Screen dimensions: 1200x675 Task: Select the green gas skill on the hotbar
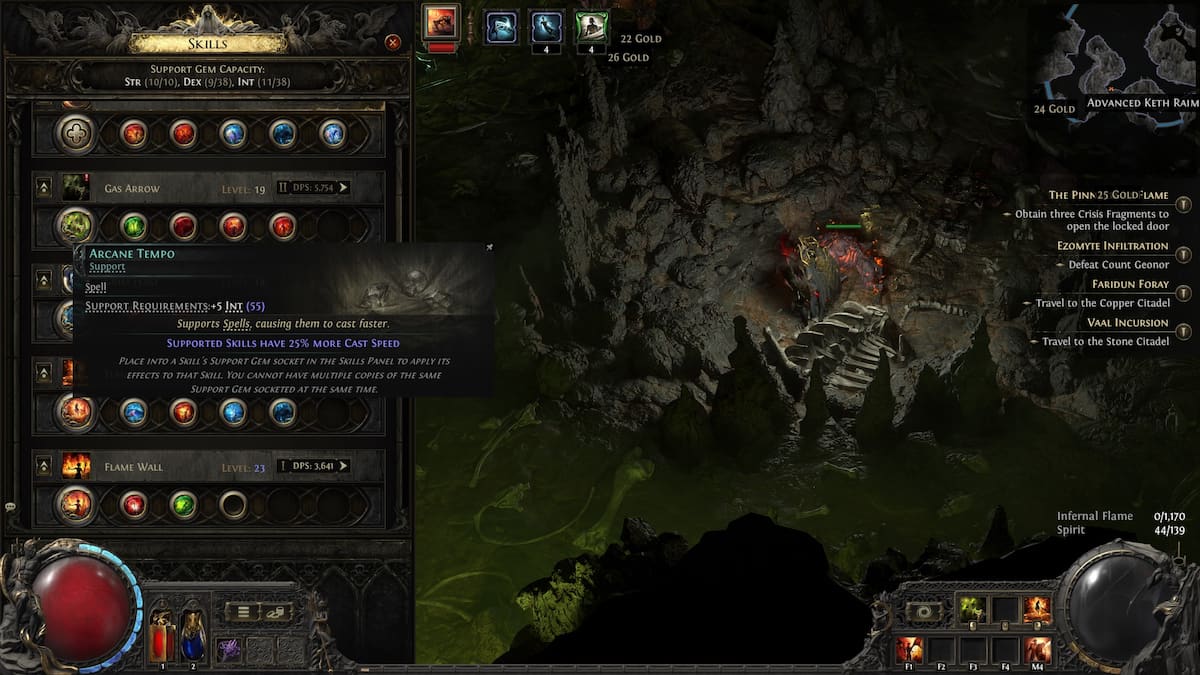pos(970,609)
